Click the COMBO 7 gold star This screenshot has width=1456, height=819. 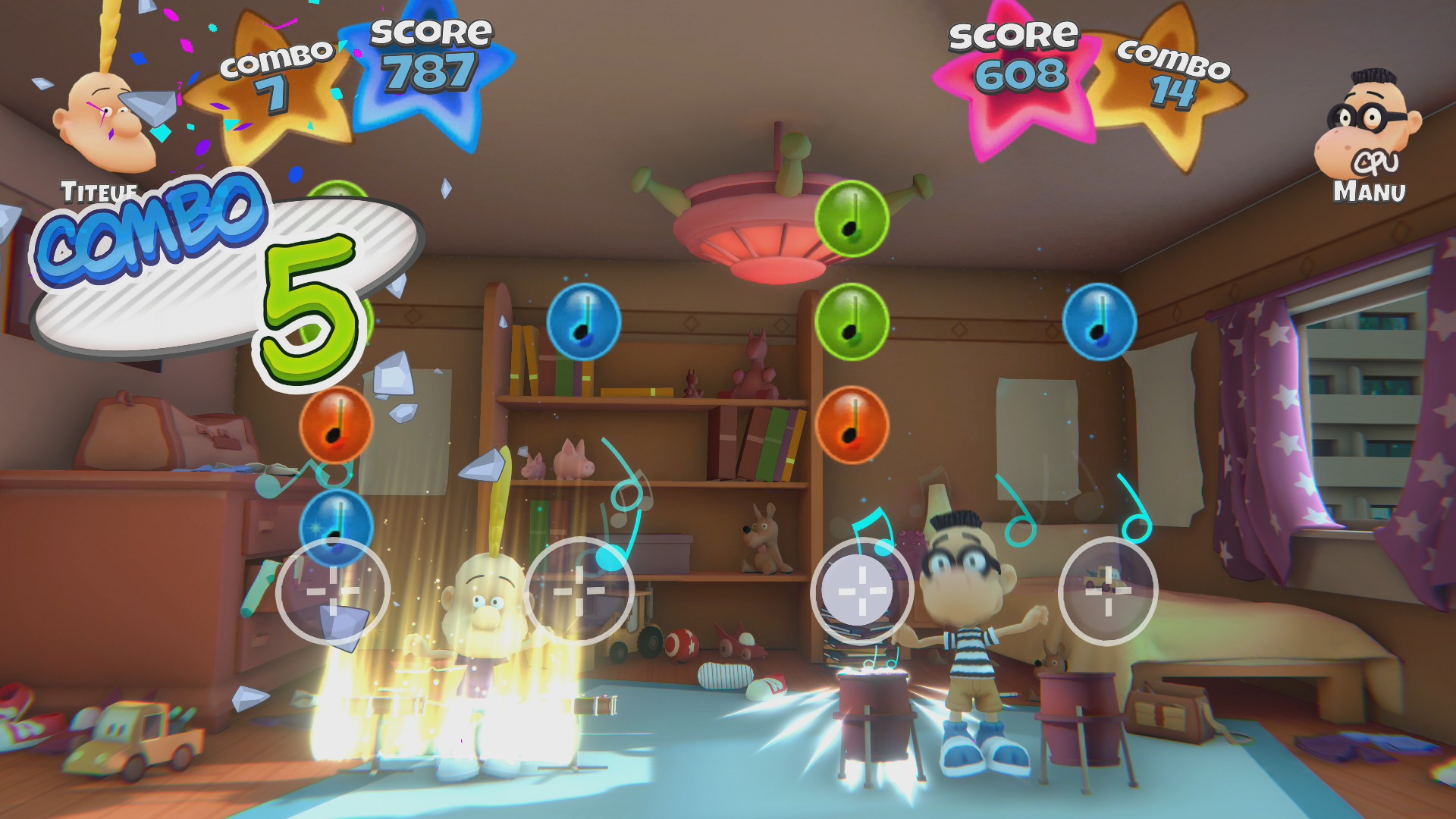pos(277,72)
